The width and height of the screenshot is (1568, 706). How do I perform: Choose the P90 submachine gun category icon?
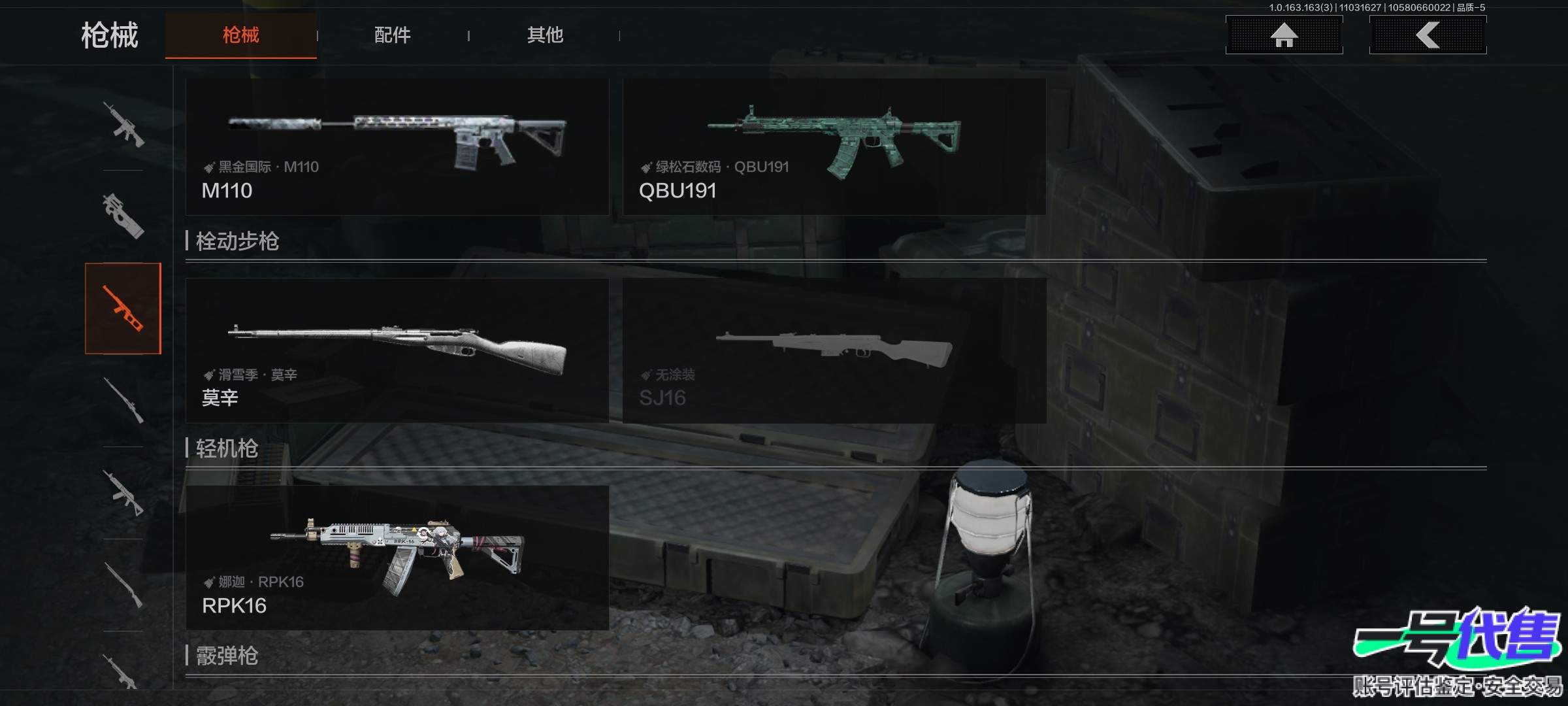click(123, 216)
